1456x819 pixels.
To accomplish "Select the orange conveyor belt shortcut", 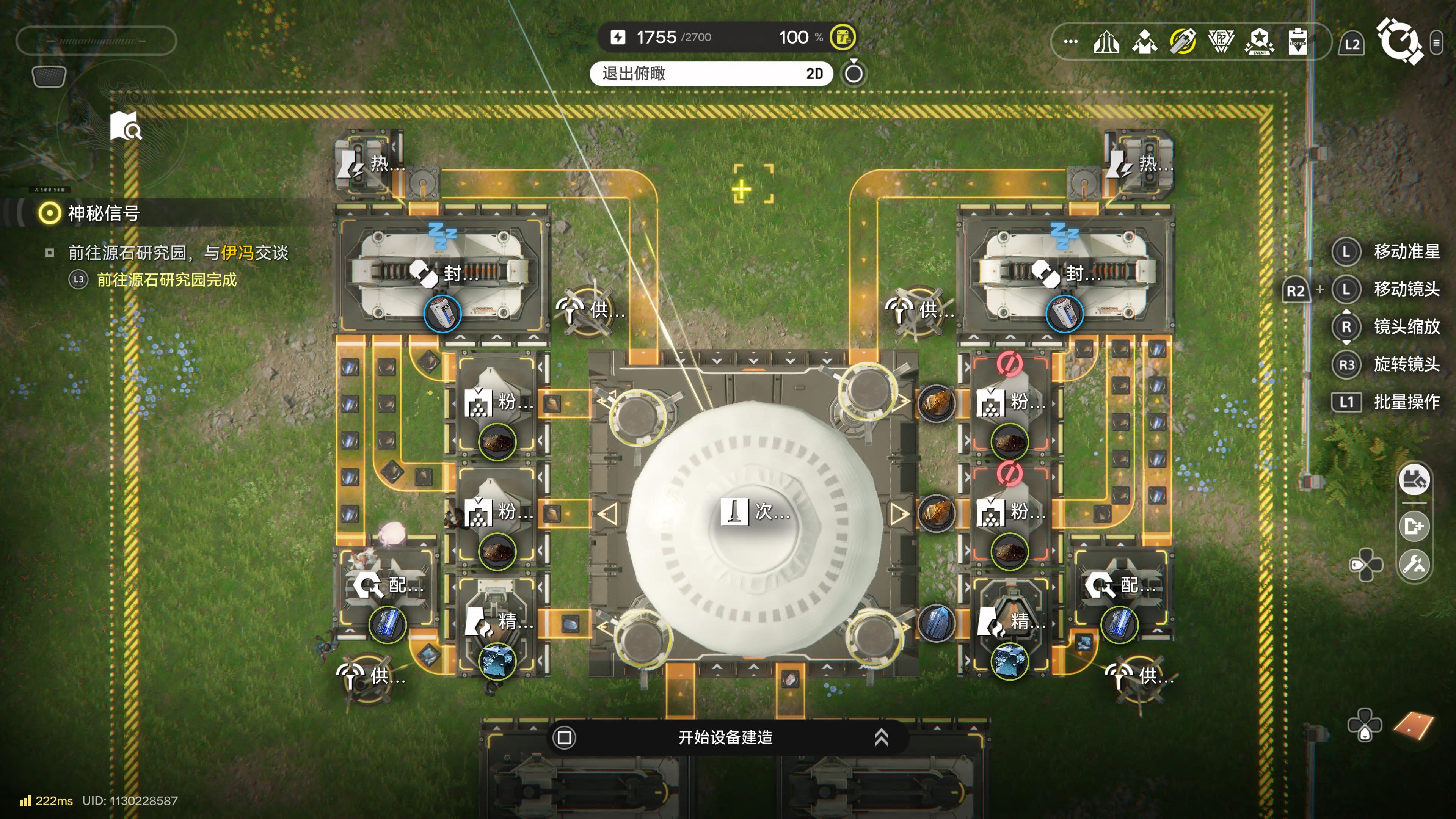I will pos(1414,725).
